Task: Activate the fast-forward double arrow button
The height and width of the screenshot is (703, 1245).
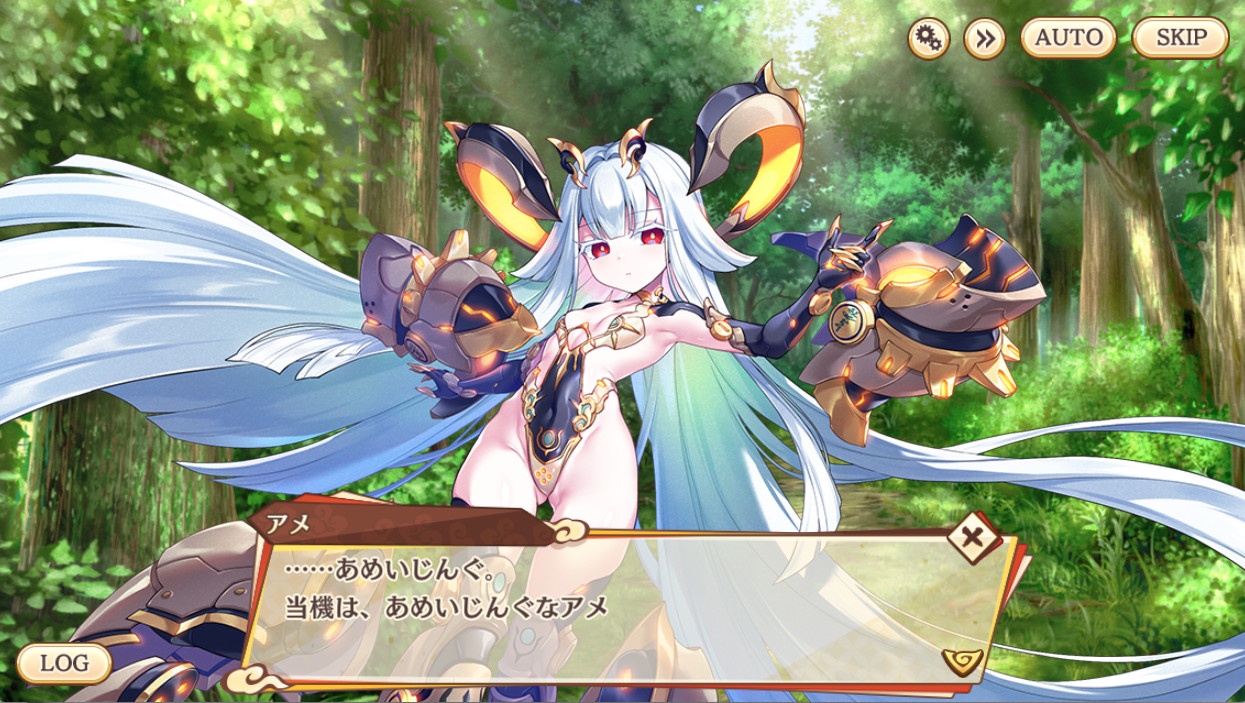Action: pyautogui.click(x=984, y=39)
